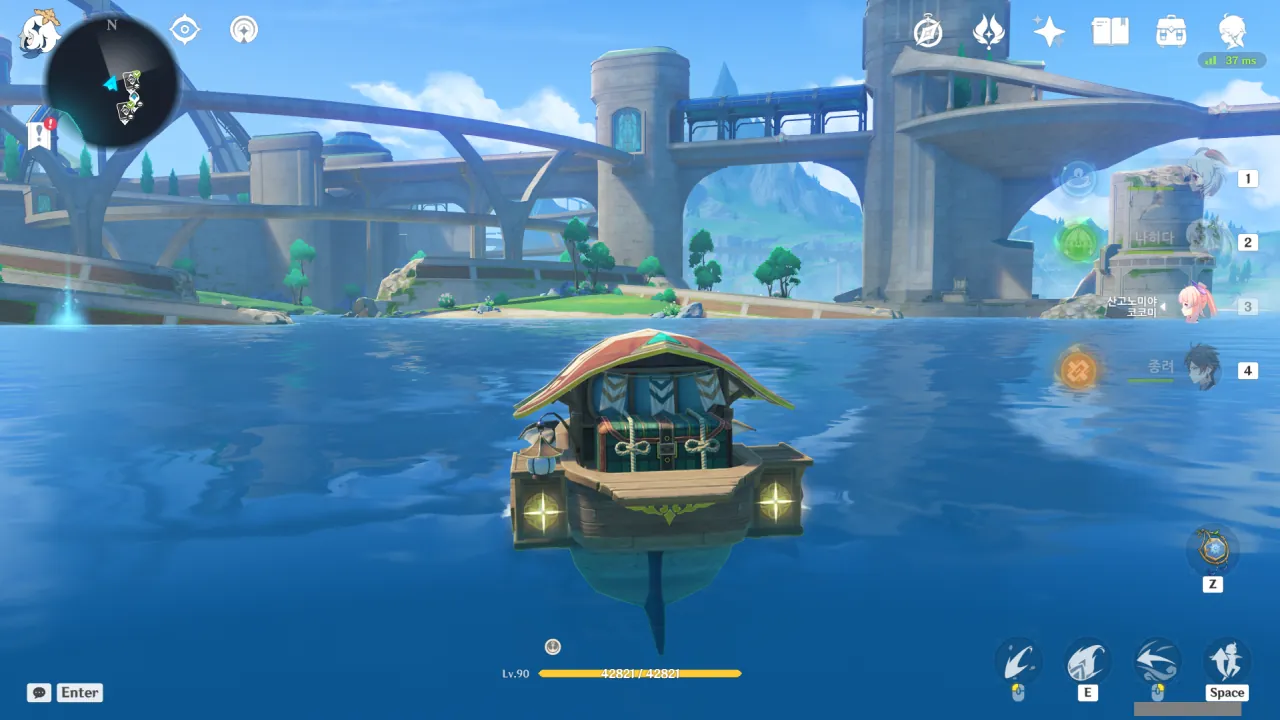
Task: Trigger the boat's speed dash
Action: [1157, 662]
